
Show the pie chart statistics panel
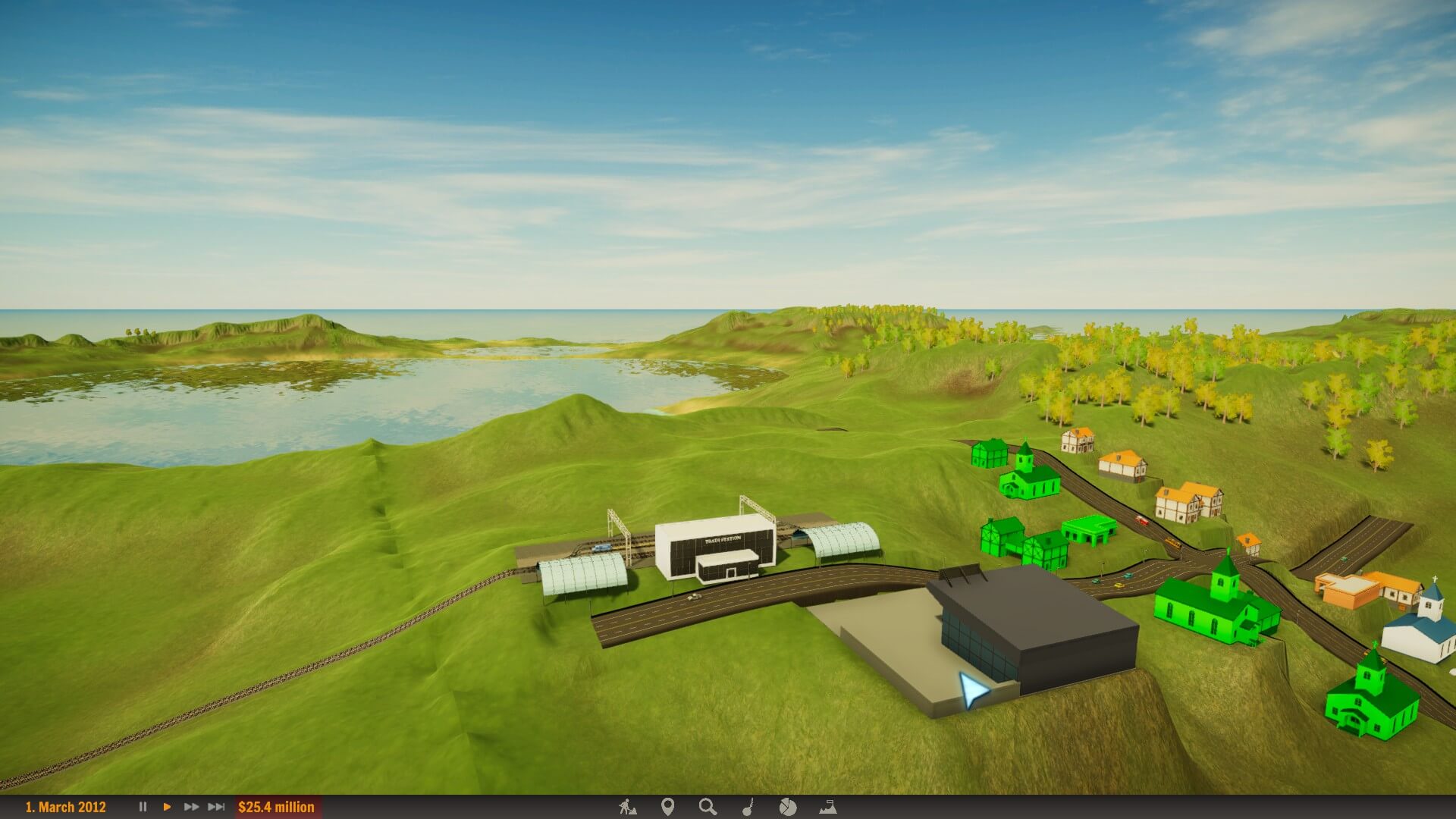coord(788,807)
